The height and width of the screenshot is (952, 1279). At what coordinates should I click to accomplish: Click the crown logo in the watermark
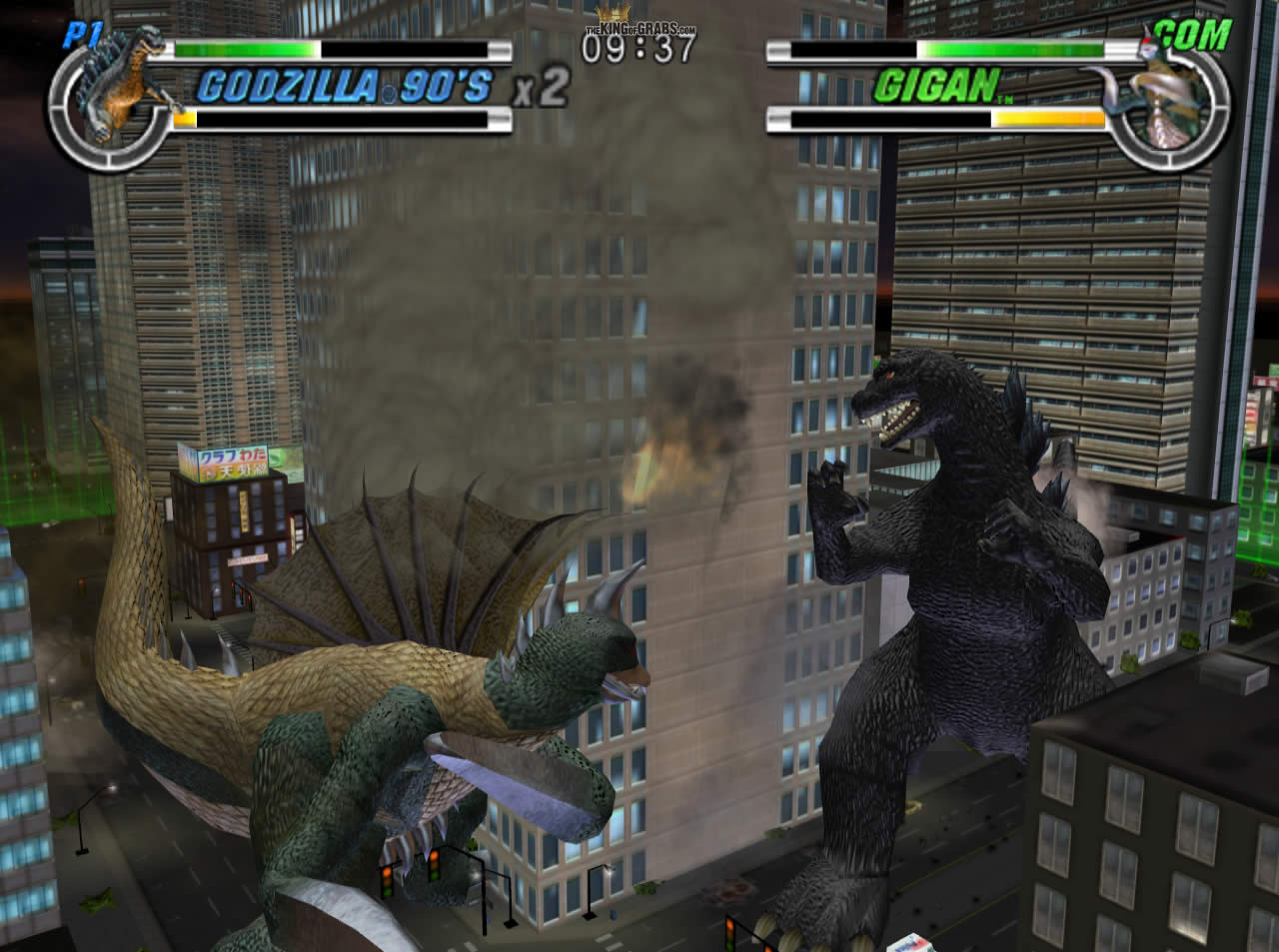pos(613,12)
